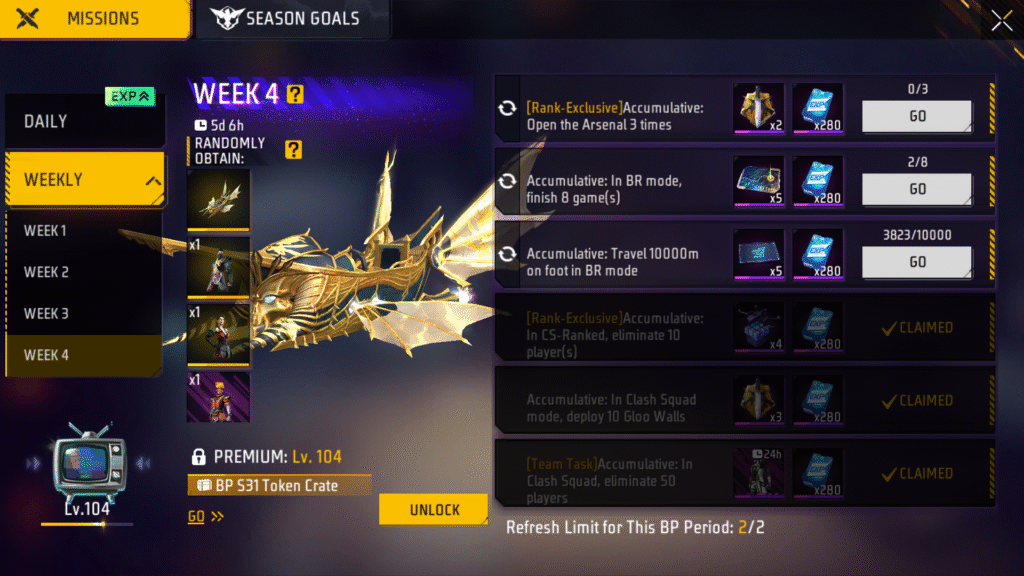
Task: Show Randomly Obtain reward info
Action: (292, 150)
